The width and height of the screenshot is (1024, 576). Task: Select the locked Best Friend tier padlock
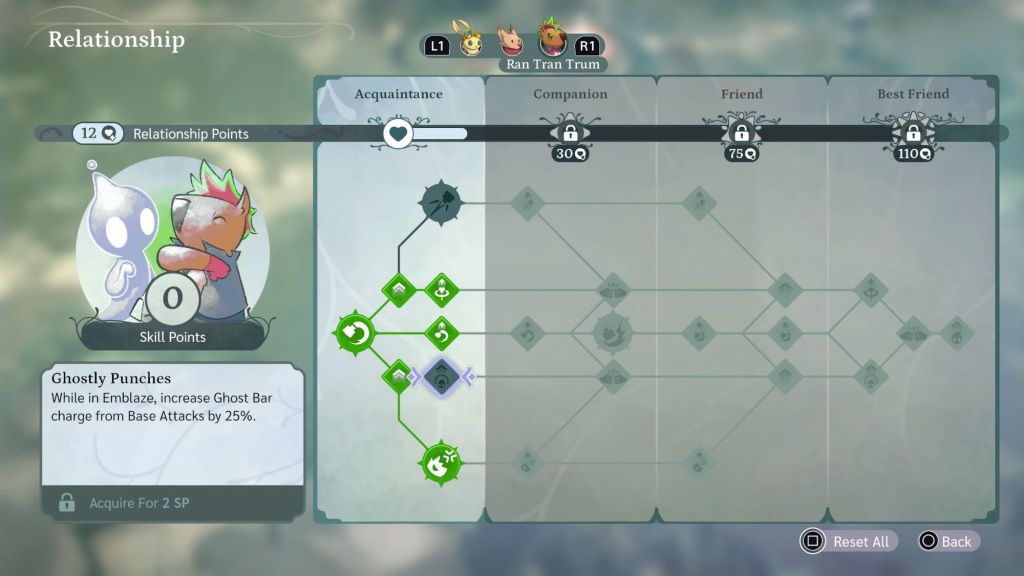point(912,133)
